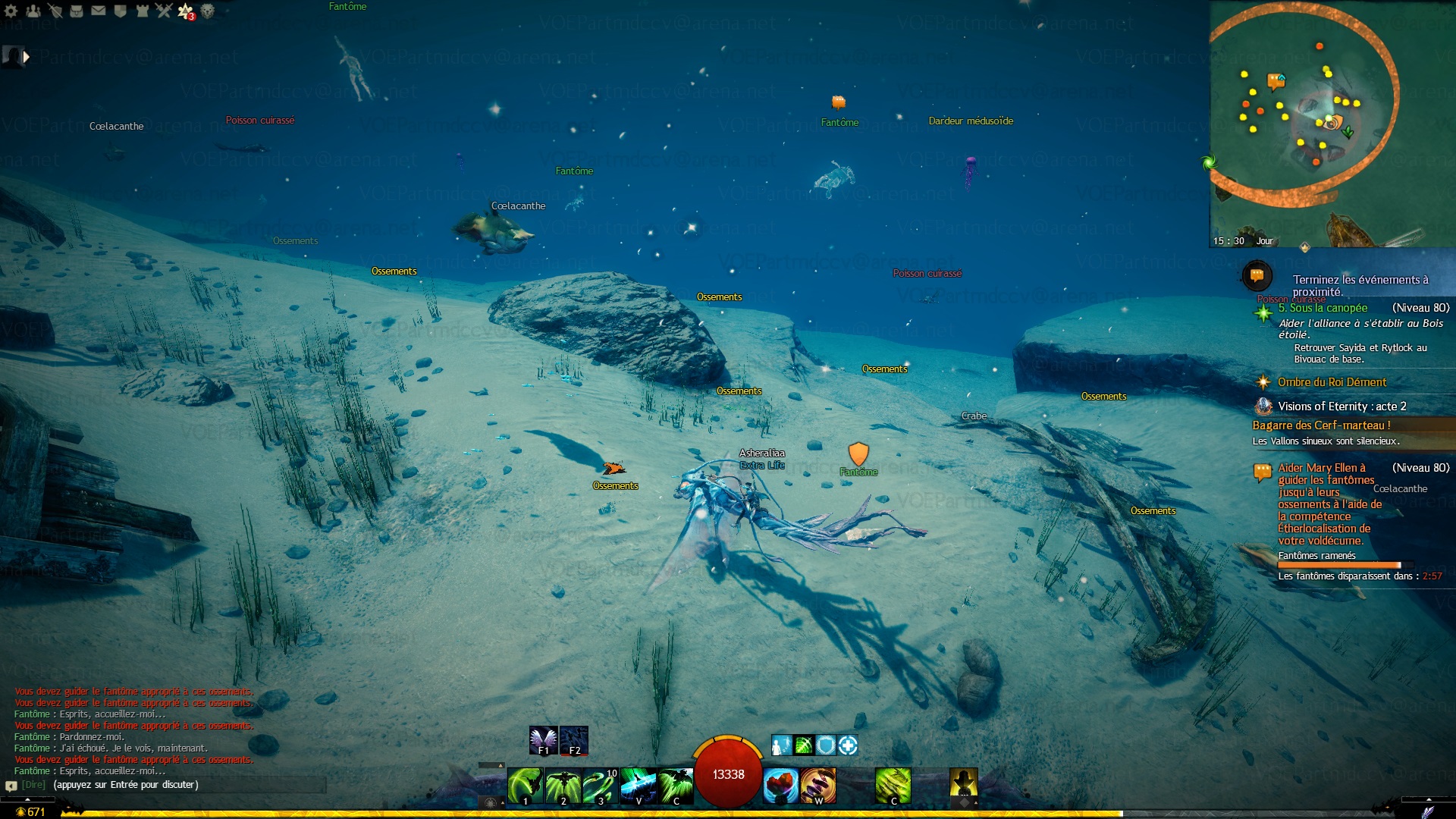
Task: Click the circular minimap
Action: [1303, 106]
